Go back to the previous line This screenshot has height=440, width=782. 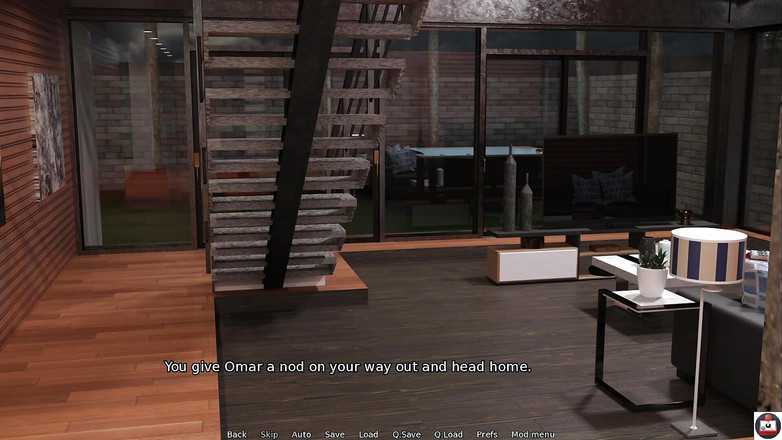[x=236, y=434]
